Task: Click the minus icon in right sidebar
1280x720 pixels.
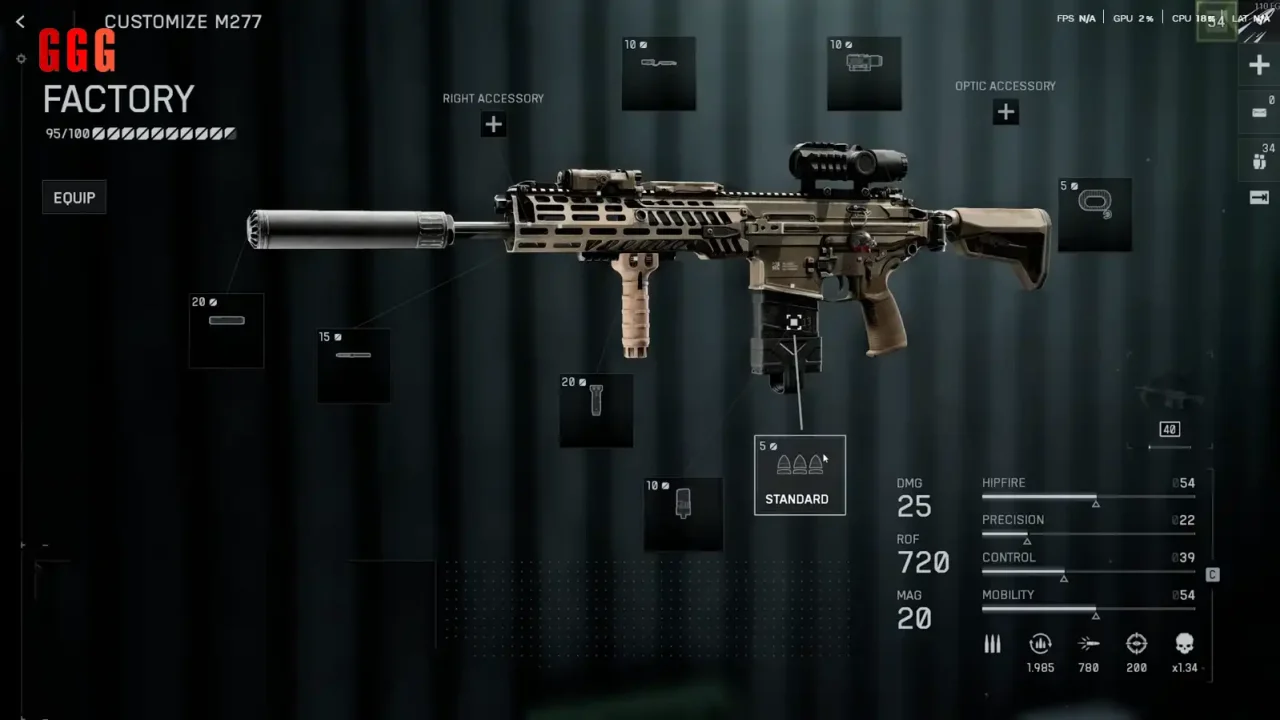Action: [1259, 112]
